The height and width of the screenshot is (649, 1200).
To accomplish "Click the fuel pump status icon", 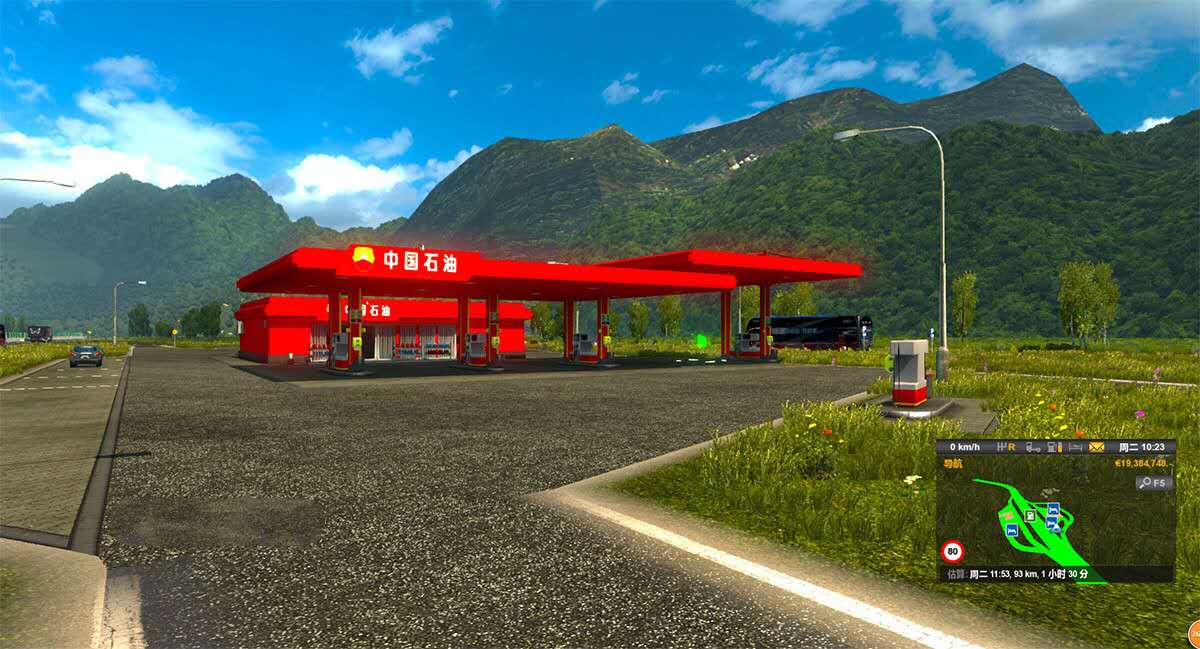I will click(x=1054, y=447).
